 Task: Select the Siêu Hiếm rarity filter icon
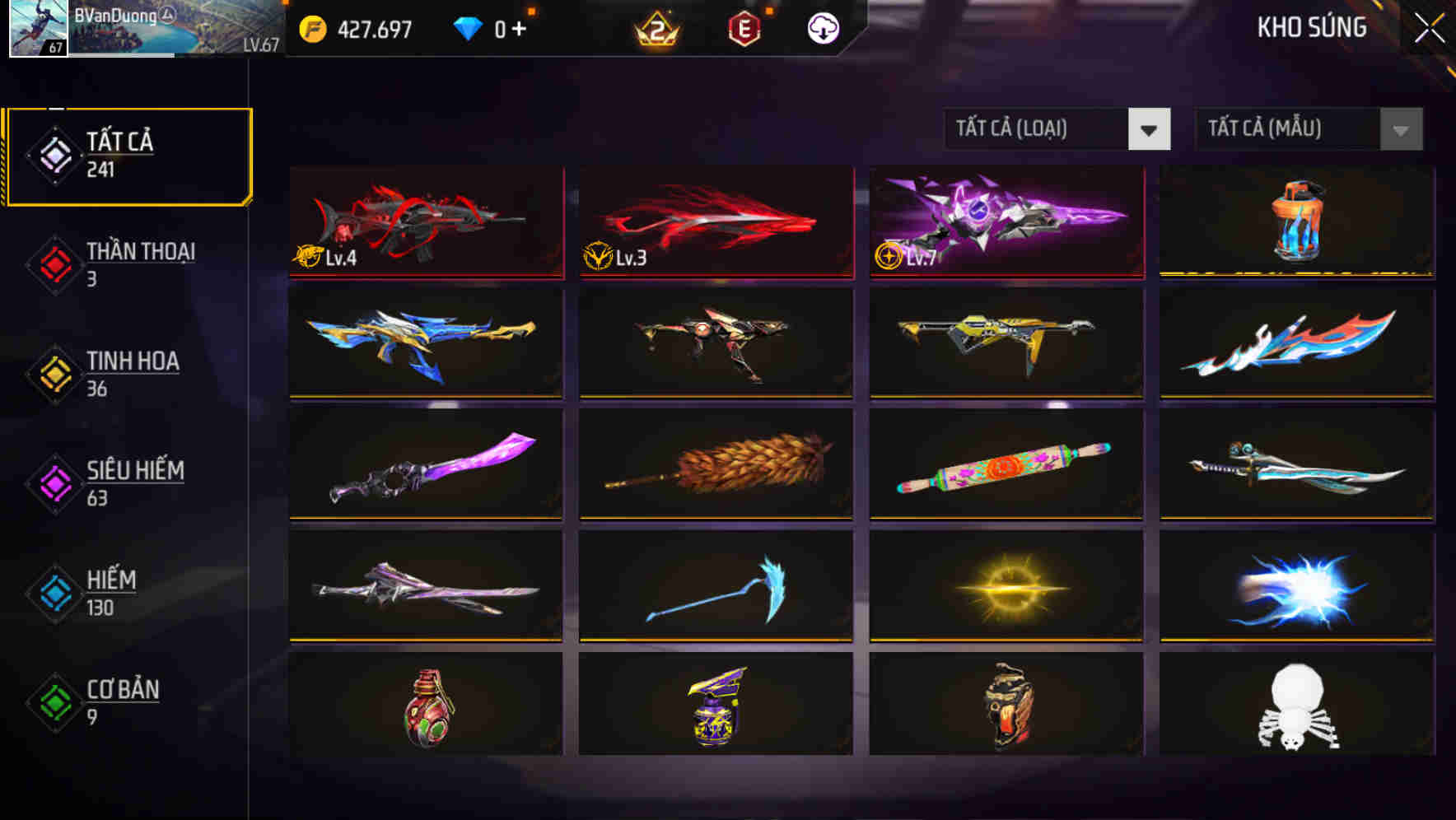pos(52,484)
